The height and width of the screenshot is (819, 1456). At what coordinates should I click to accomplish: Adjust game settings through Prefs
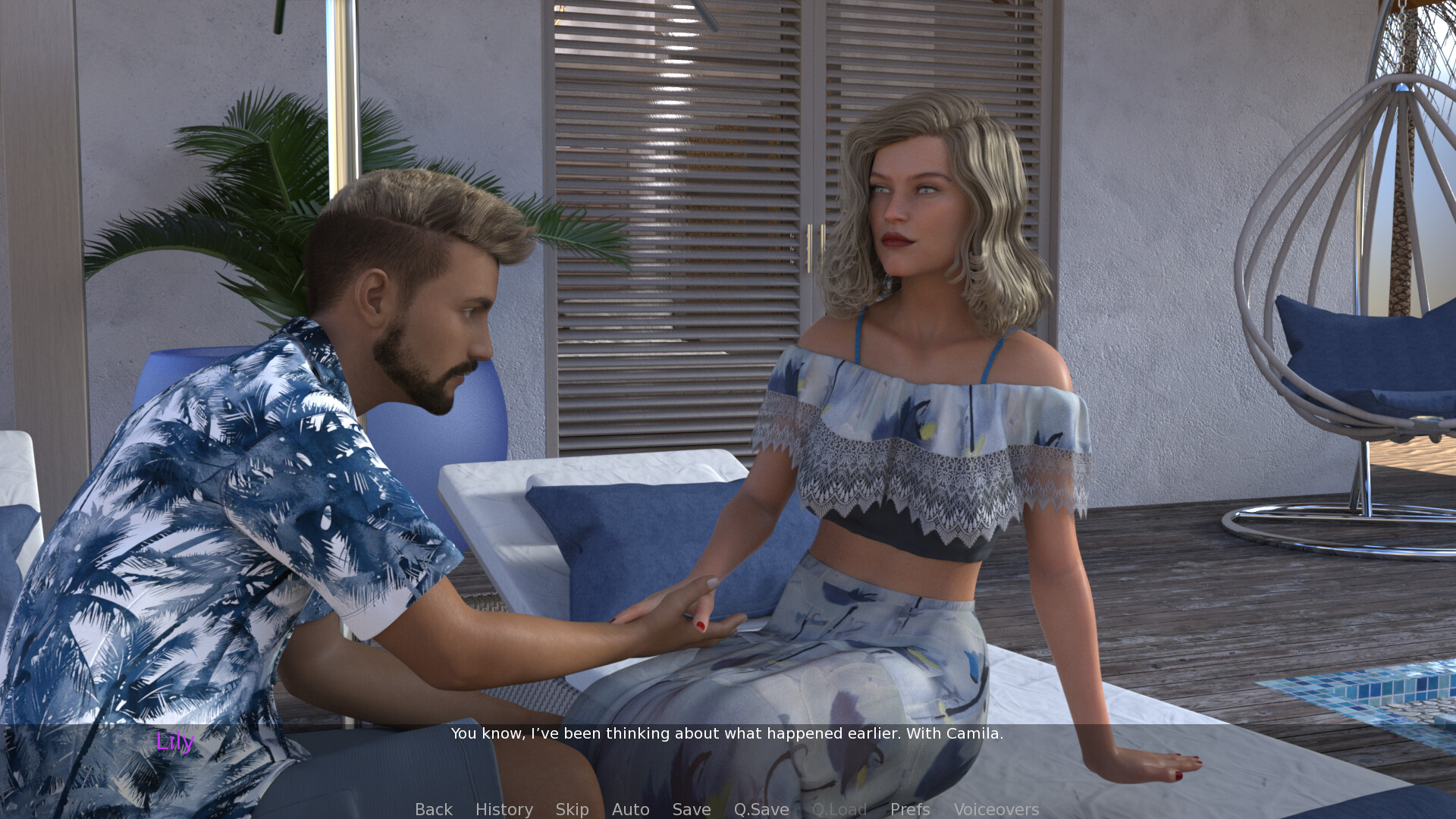coord(909,809)
